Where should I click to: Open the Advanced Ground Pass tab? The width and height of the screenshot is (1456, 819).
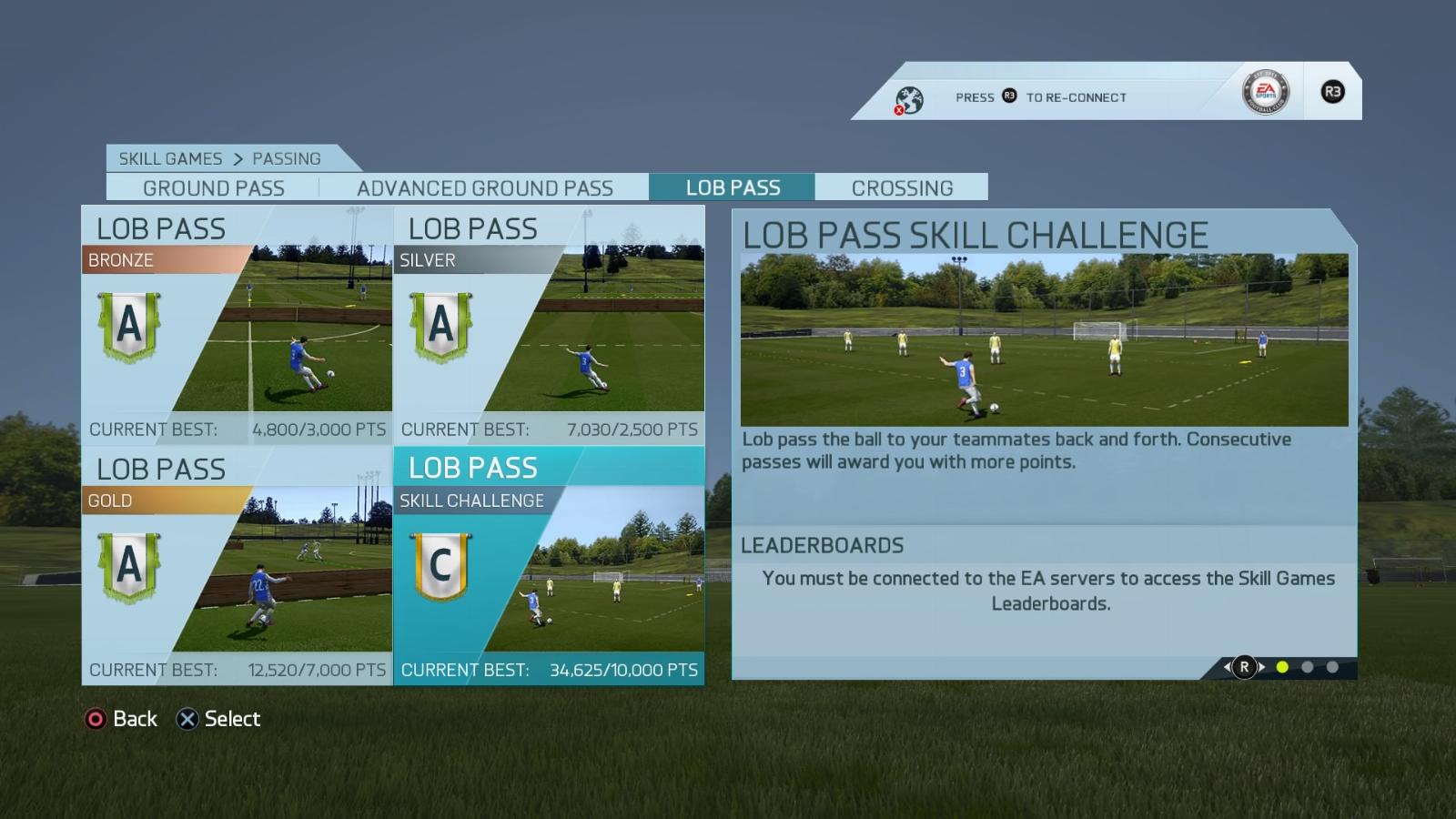484,187
